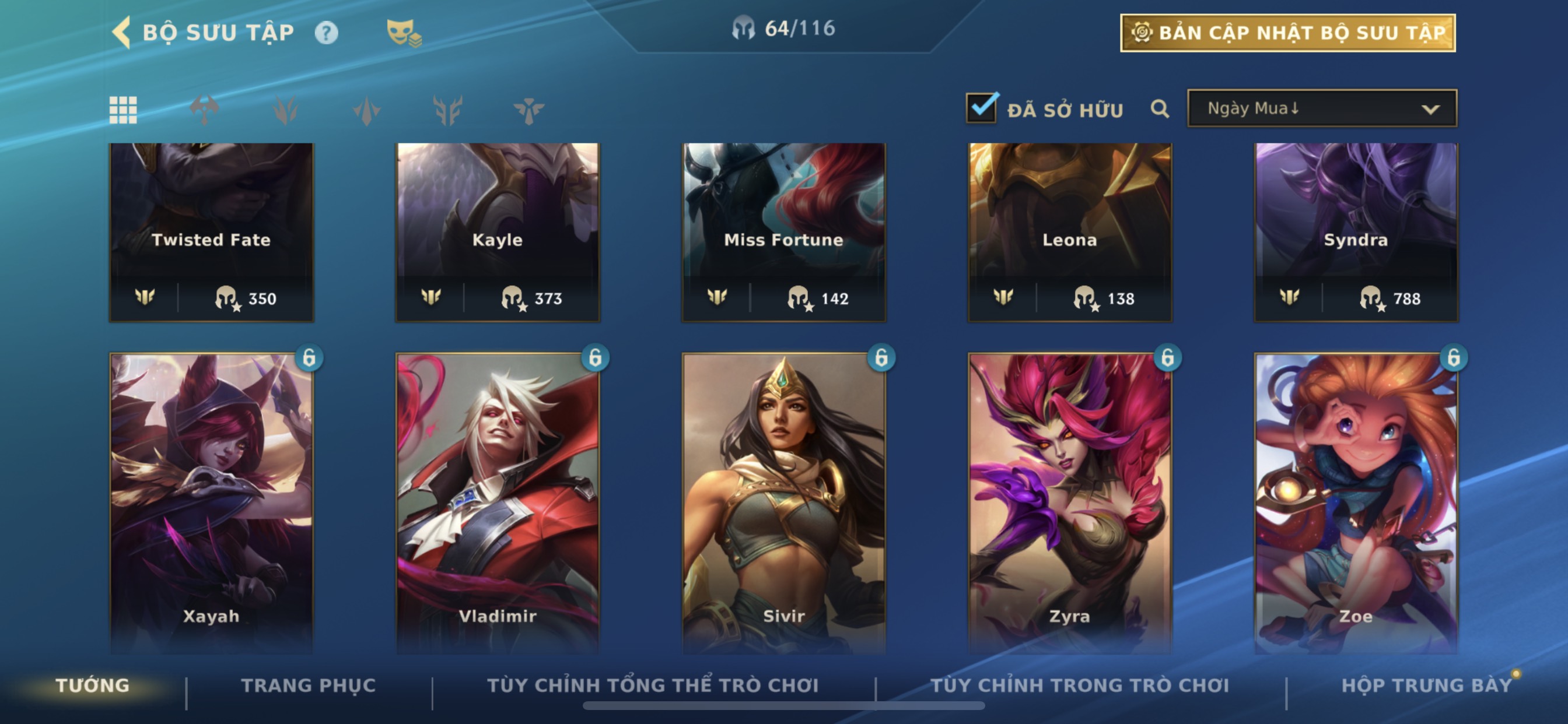1568x724 pixels.
Task: Show all champions with the grid filter
Action: [x=123, y=110]
